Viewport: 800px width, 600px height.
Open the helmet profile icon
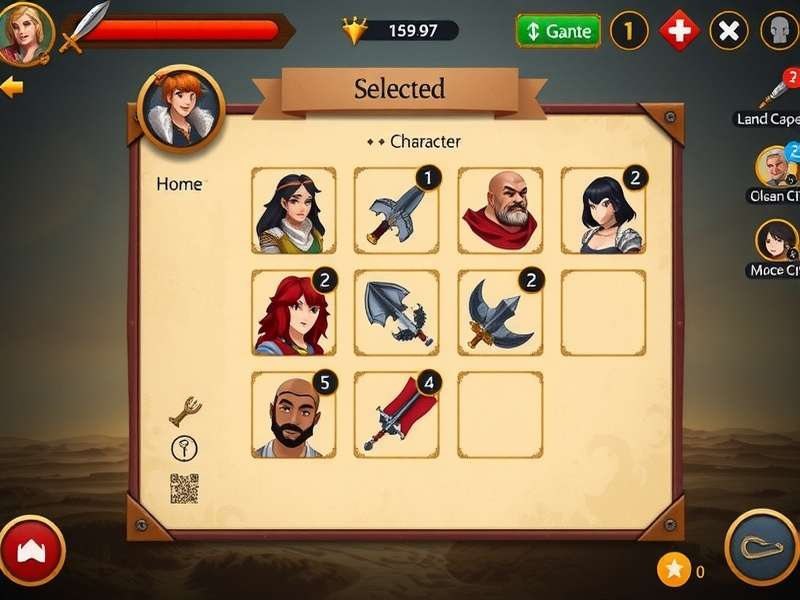[x=779, y=31]
